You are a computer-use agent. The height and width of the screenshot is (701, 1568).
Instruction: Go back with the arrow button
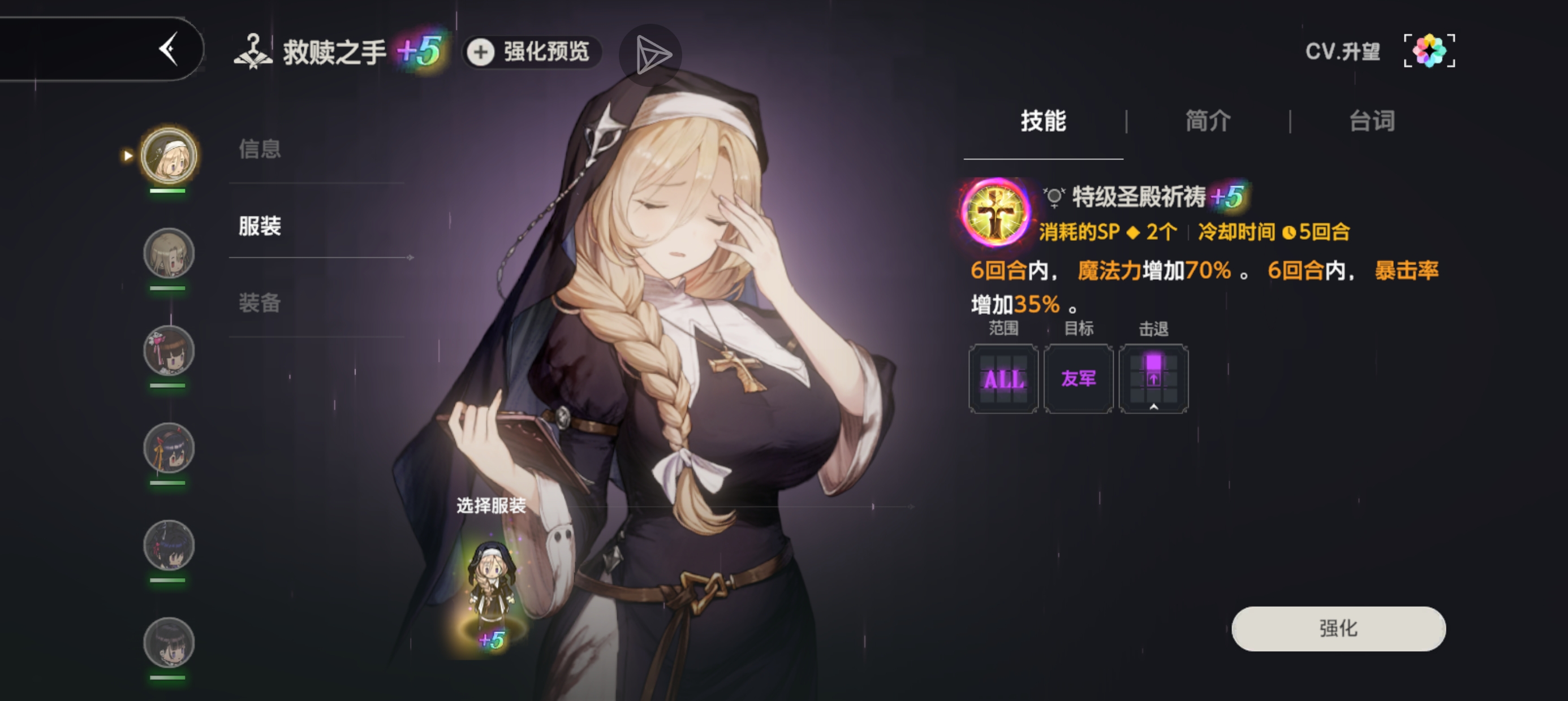tap(169, 49)
